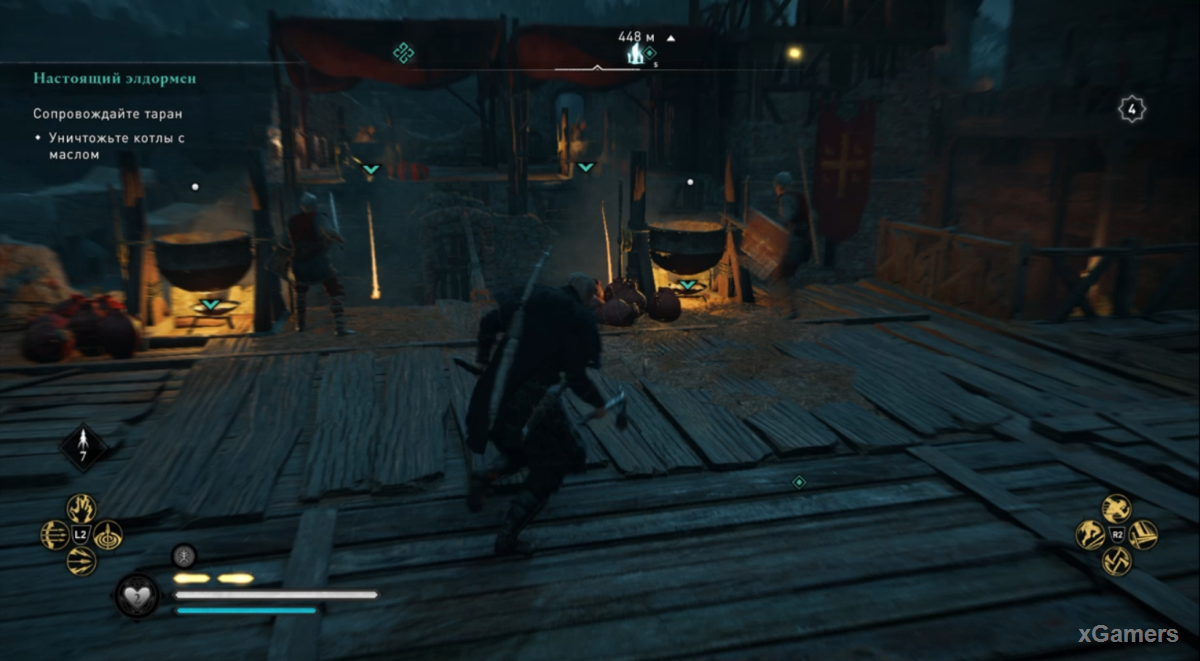
Task: Click the power level 4 badge
Action: 1131,109
